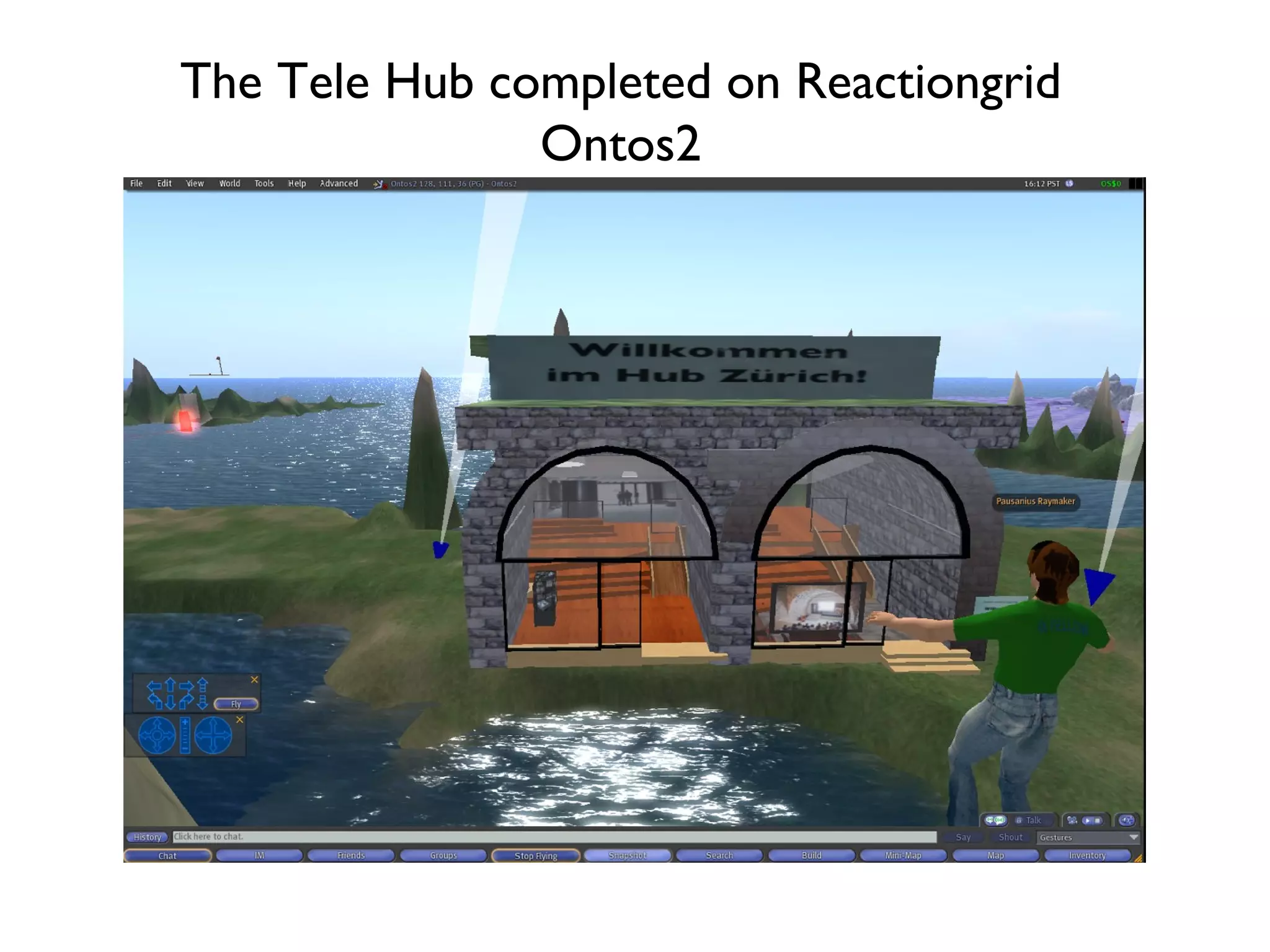The height and width of the screenshot is (952, 1270).
Task: Show the chat History
Action: (x=148, y=837)
